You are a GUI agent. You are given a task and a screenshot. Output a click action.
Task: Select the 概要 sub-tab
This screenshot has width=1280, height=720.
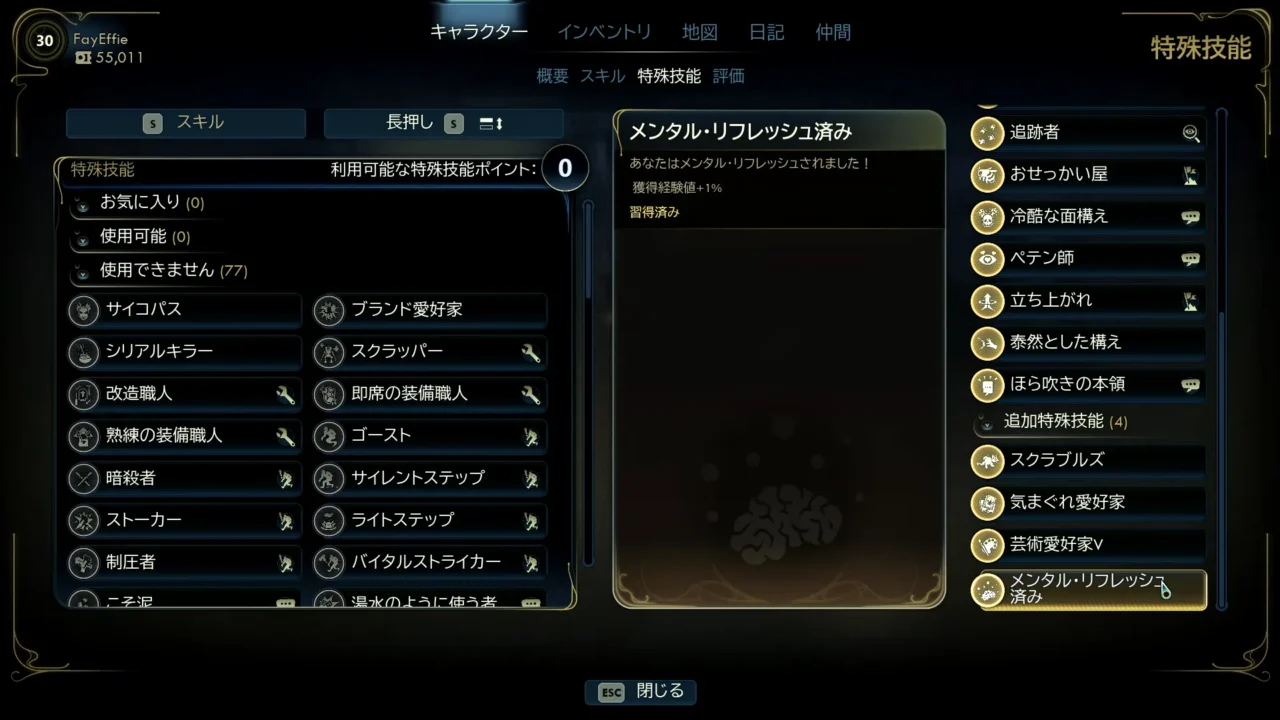click(552, 76)
